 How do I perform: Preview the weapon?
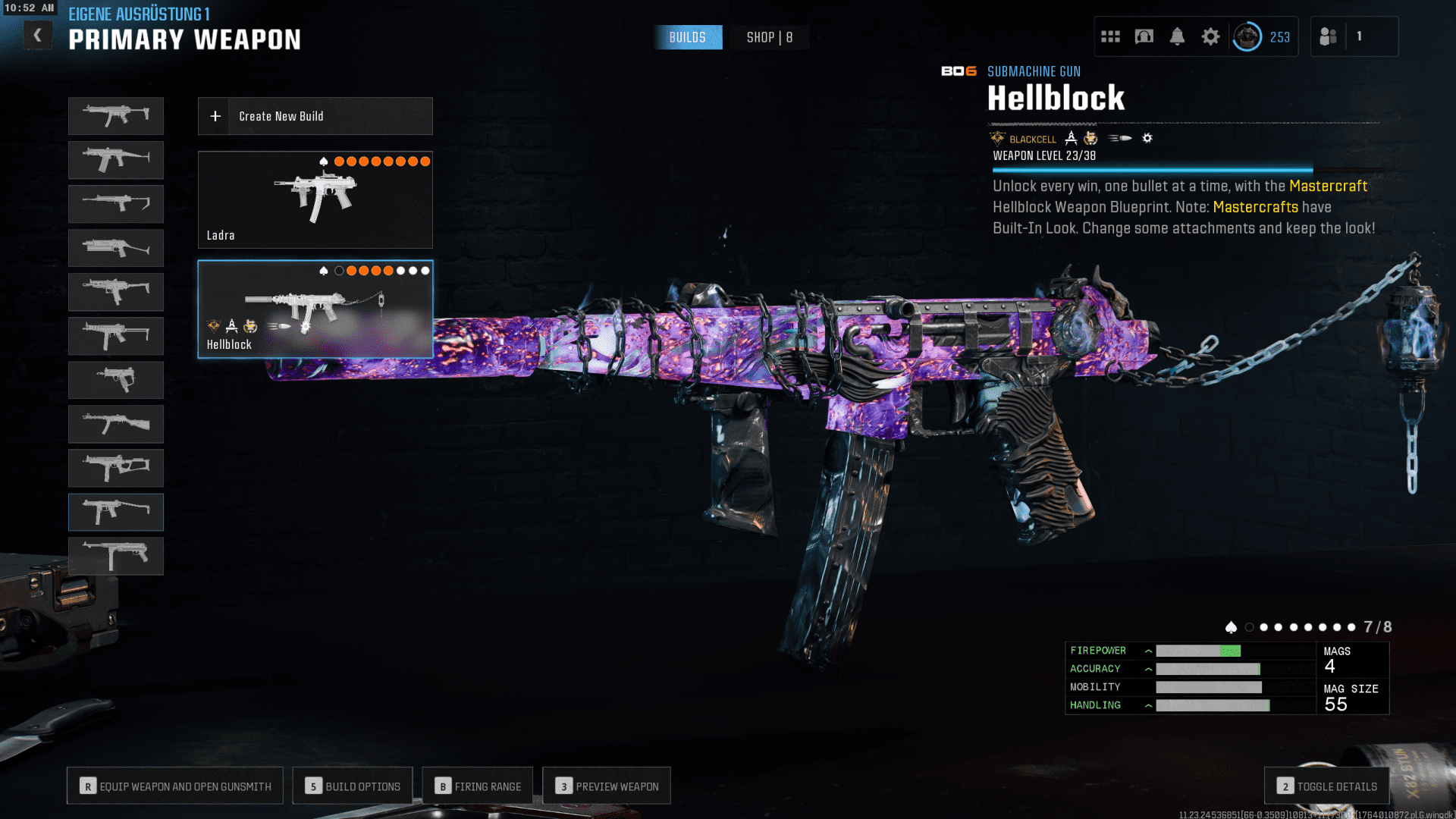(x=607, y=786)
